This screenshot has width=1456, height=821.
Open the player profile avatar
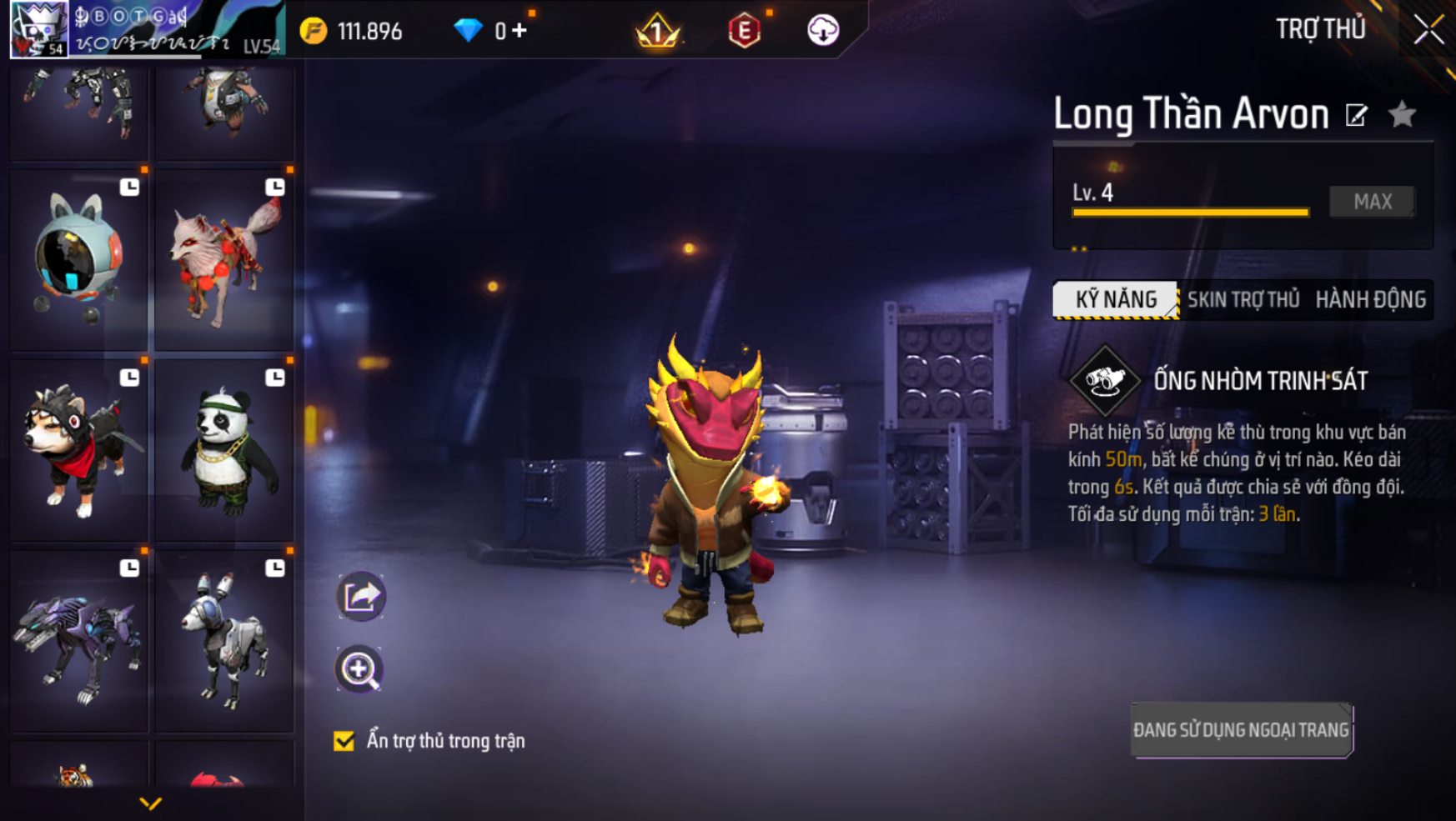[38, 30]
